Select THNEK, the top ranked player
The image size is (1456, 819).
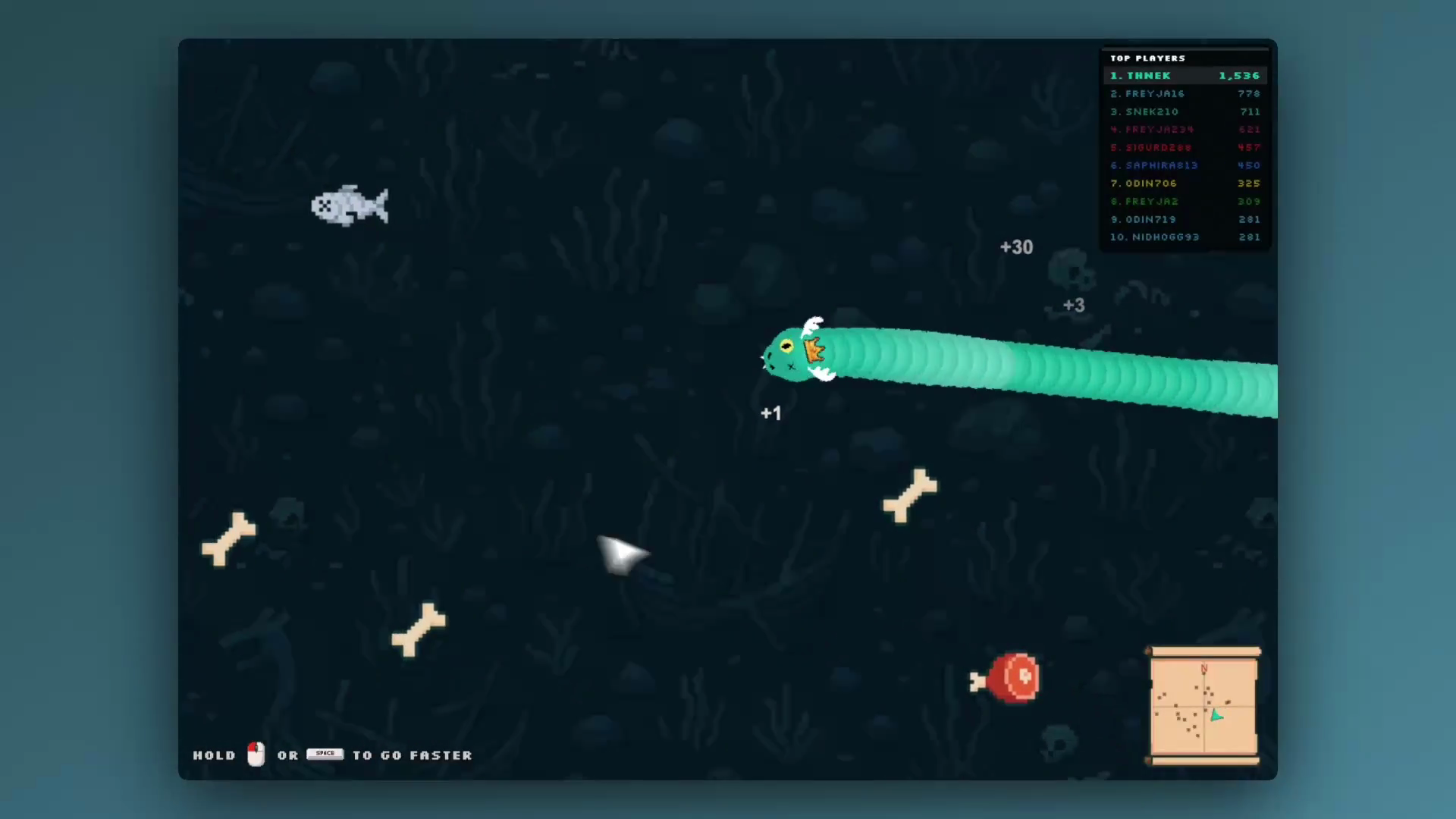[1147, 75]
